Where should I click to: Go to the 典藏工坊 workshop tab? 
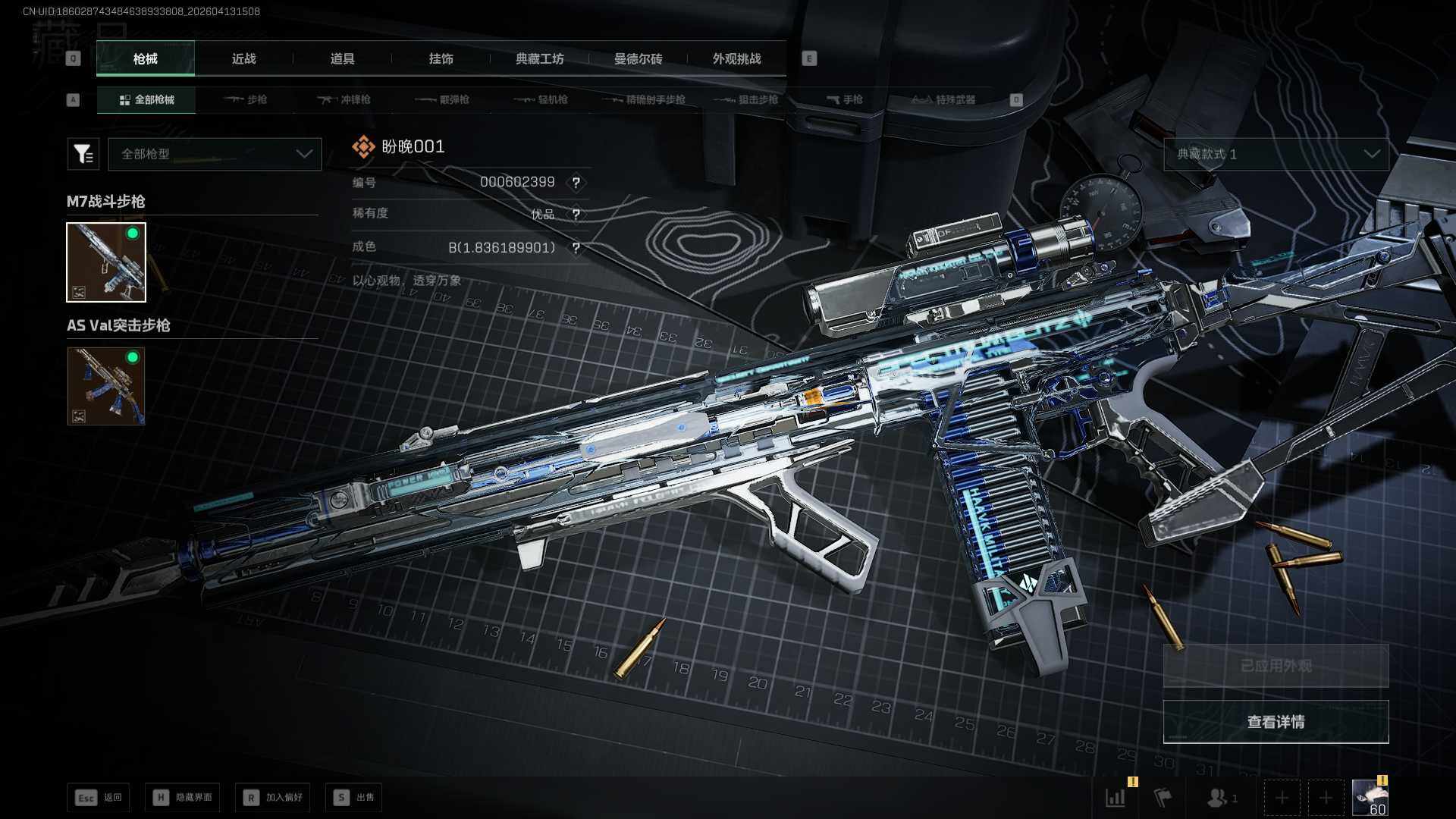(539, 59)
